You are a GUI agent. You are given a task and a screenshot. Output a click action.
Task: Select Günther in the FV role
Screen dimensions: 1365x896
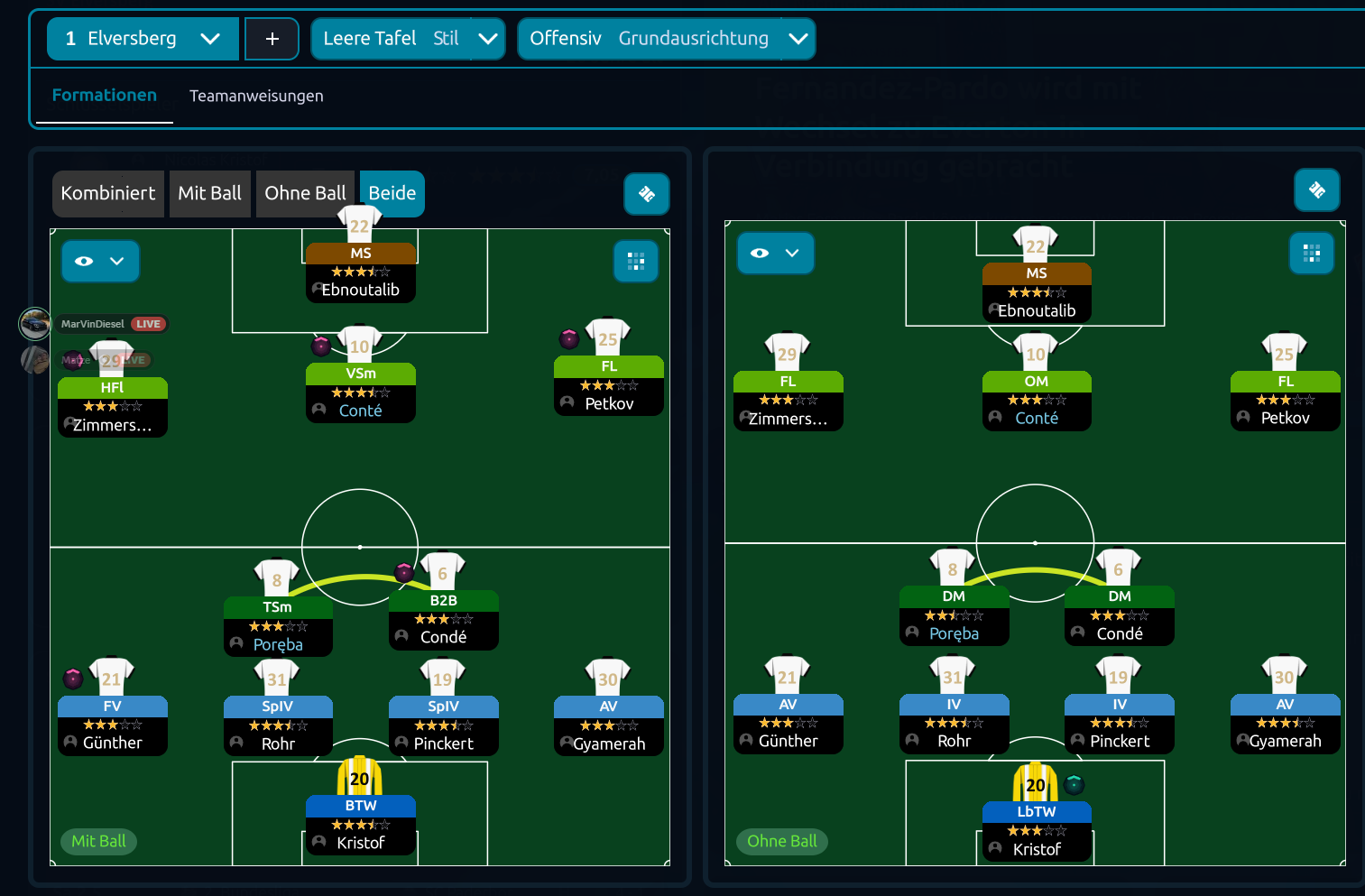click(x=113, y=725)
